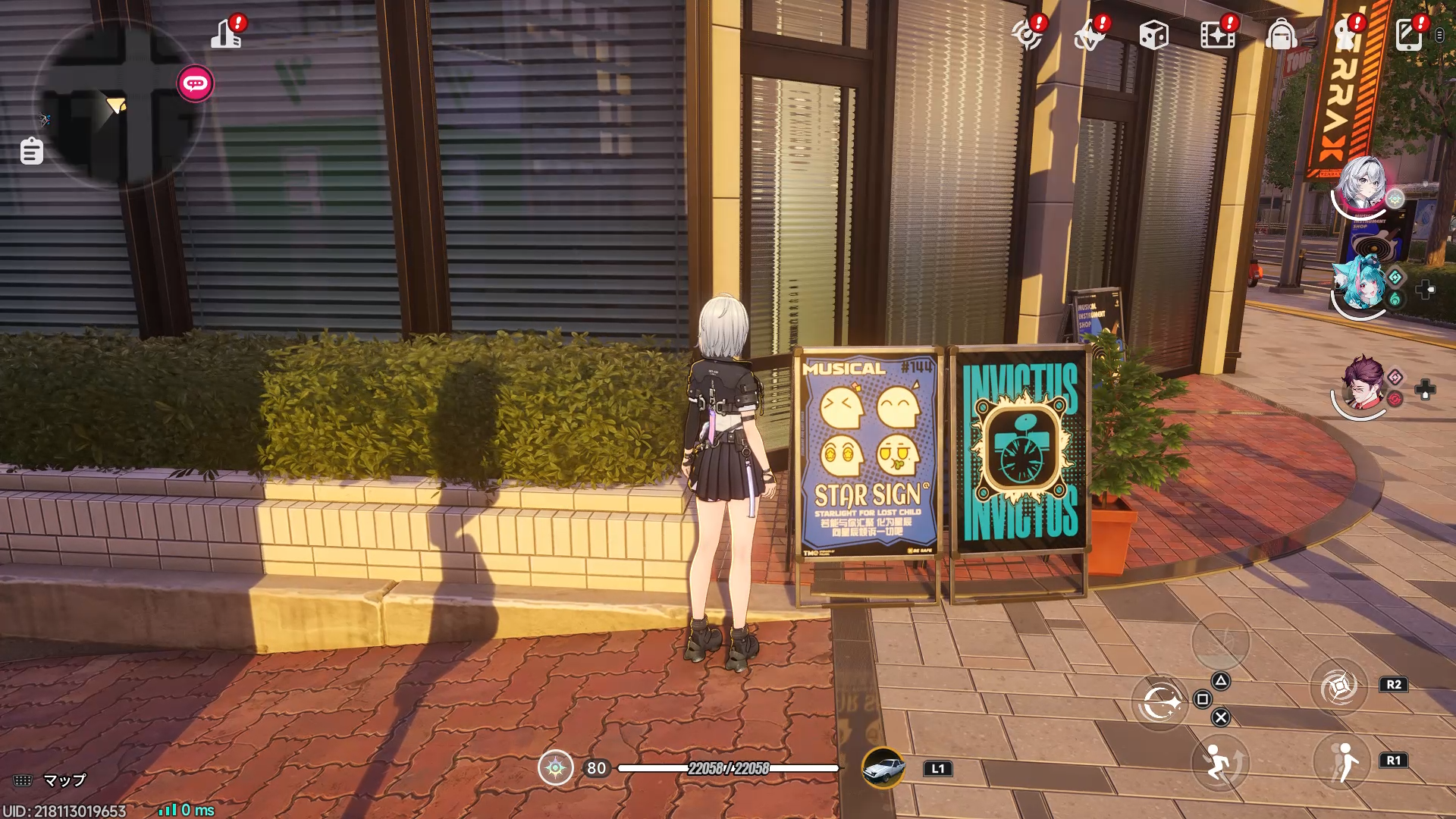Use the swirling diamond skill
The width and height of the screenshot is (1456, 819).
pos(1338,687)
